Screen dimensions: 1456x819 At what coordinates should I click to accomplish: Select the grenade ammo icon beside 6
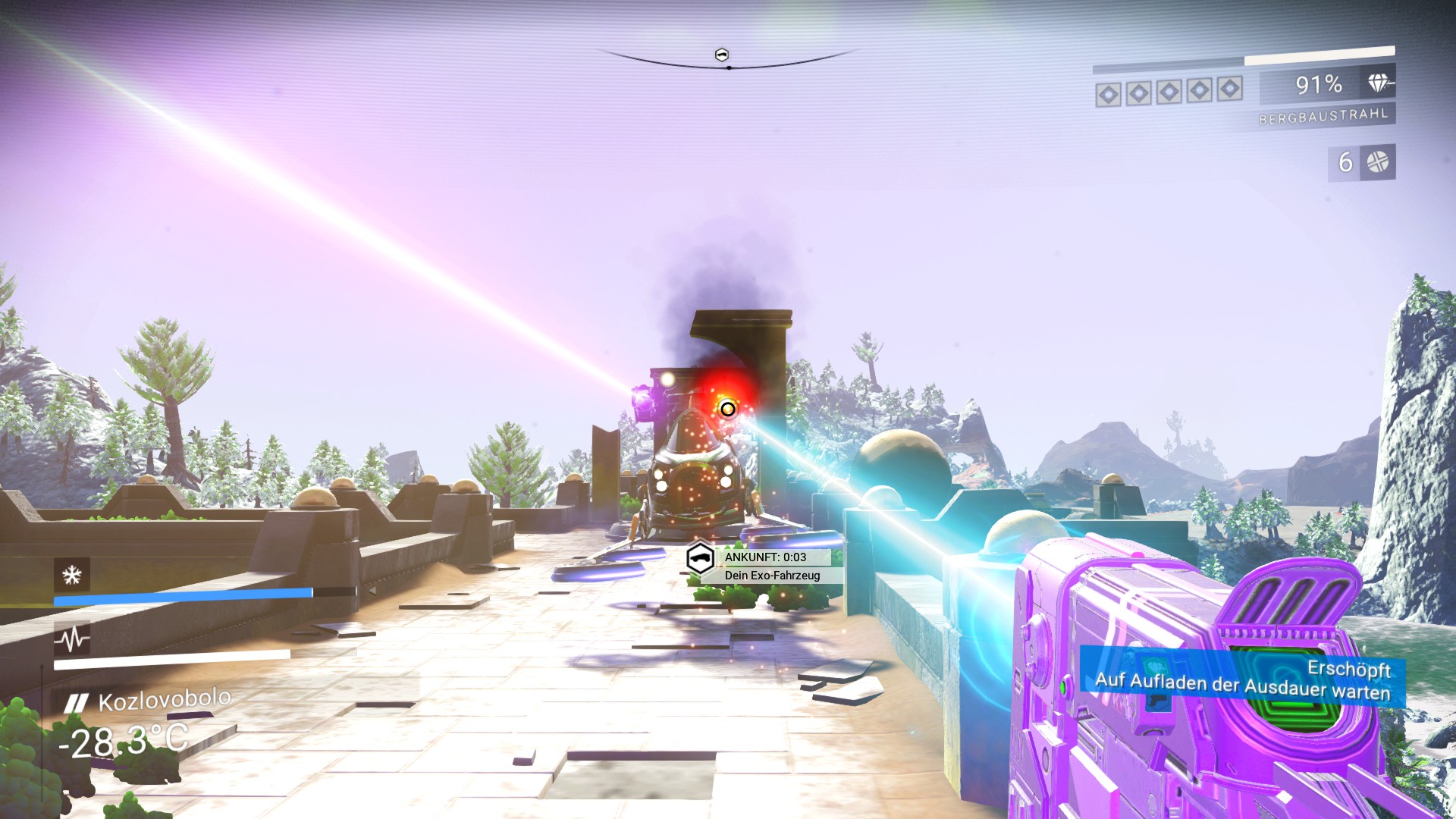[1377, 162]
